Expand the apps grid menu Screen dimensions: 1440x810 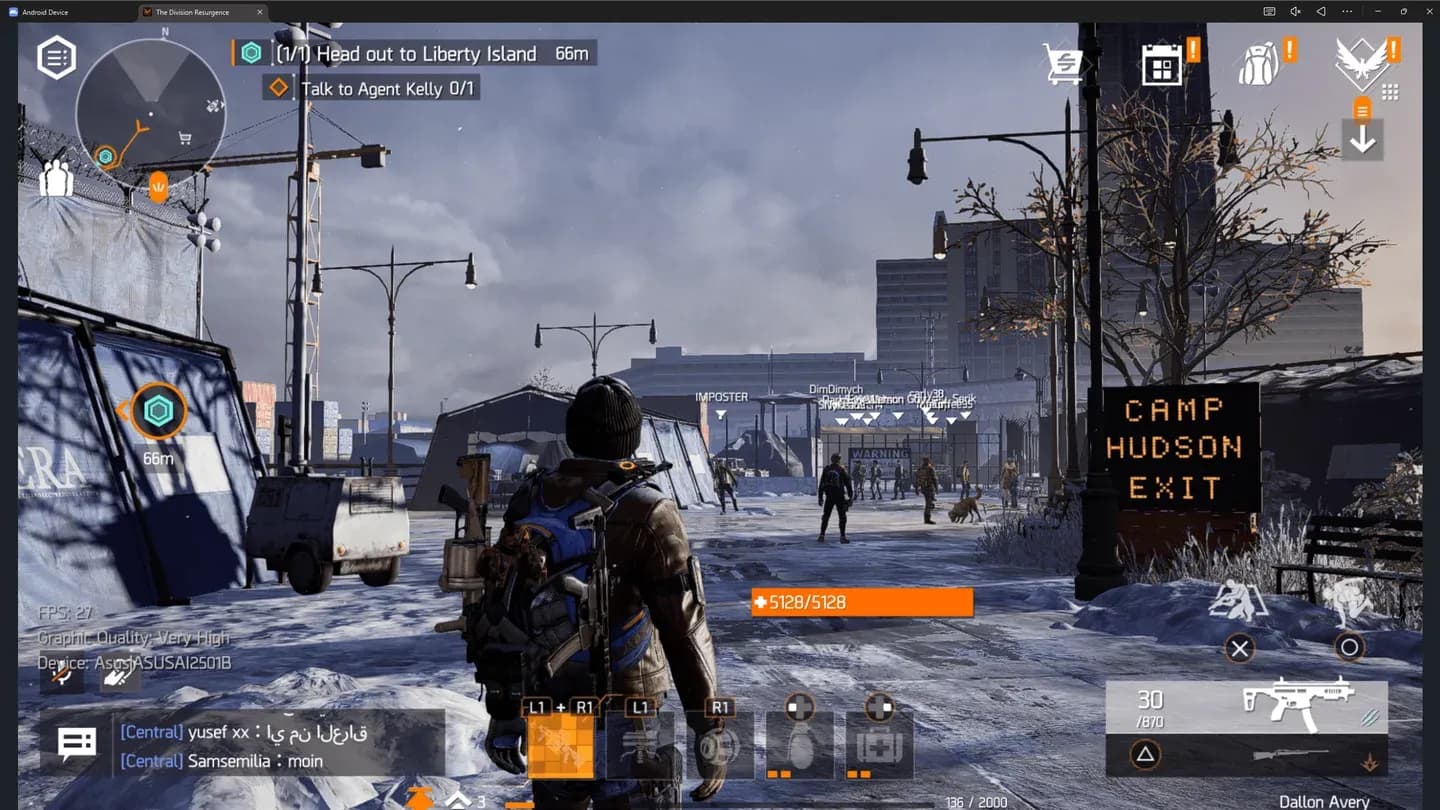click(x=1392, y=92)
